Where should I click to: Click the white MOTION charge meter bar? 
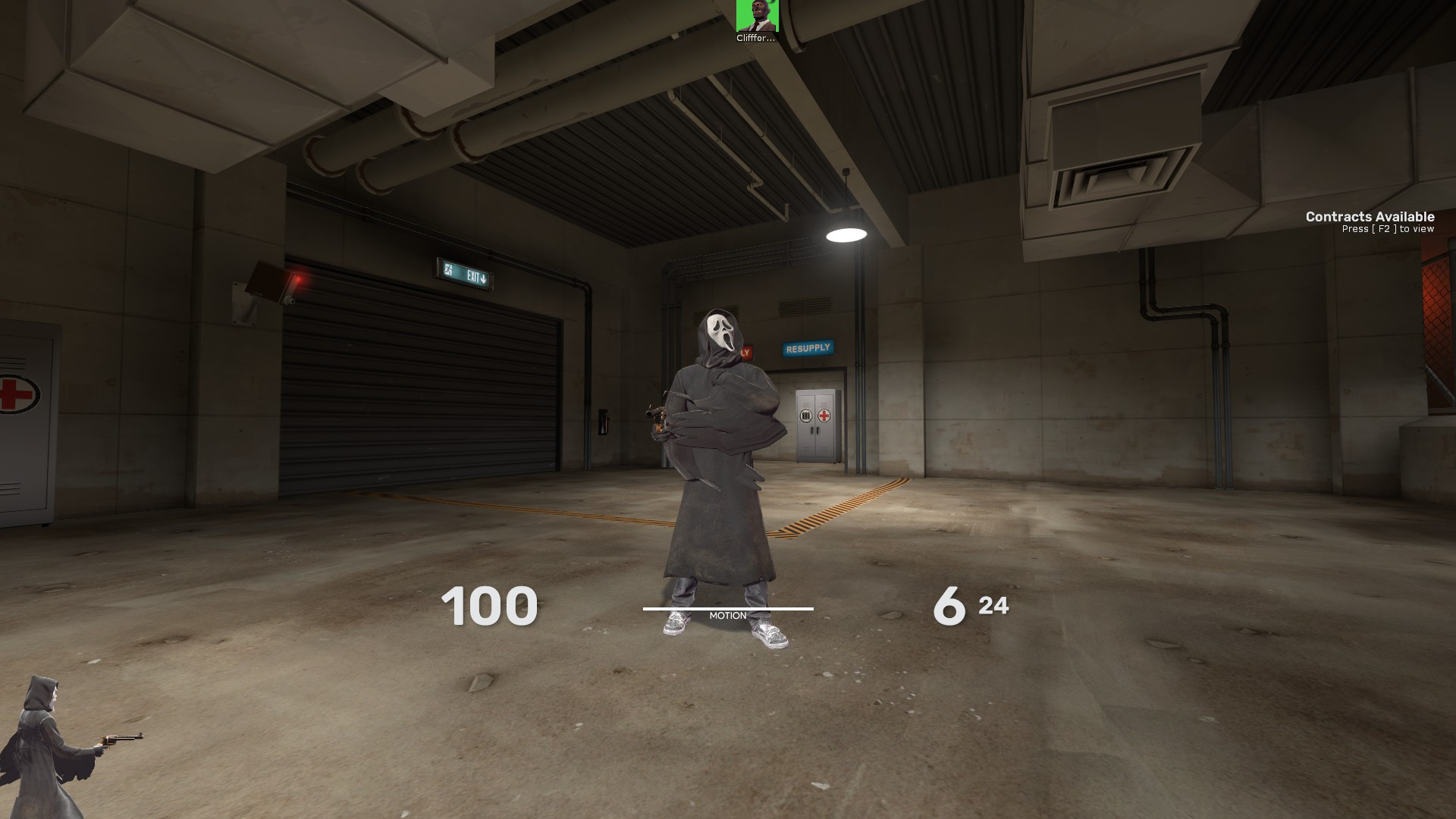pos(727,609)
